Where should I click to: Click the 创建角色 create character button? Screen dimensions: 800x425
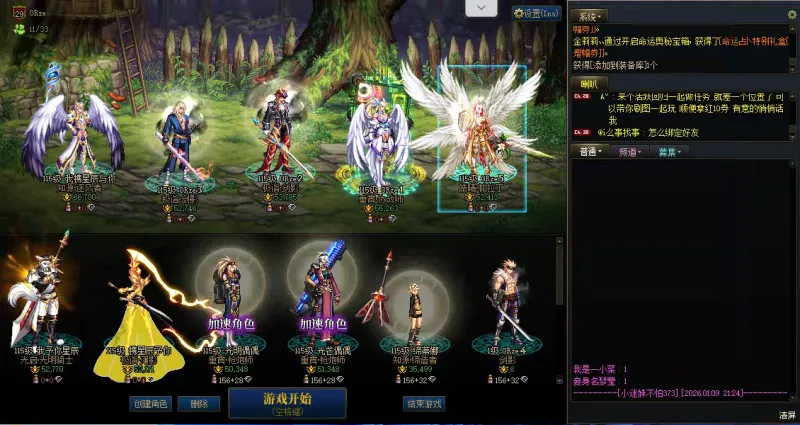point(151,404)
